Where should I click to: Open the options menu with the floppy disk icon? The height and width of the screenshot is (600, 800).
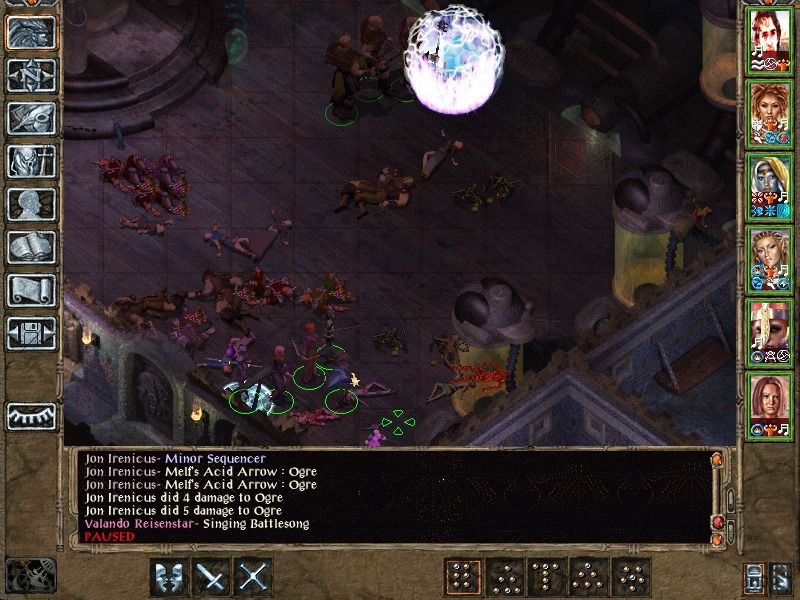pos(30,332)
